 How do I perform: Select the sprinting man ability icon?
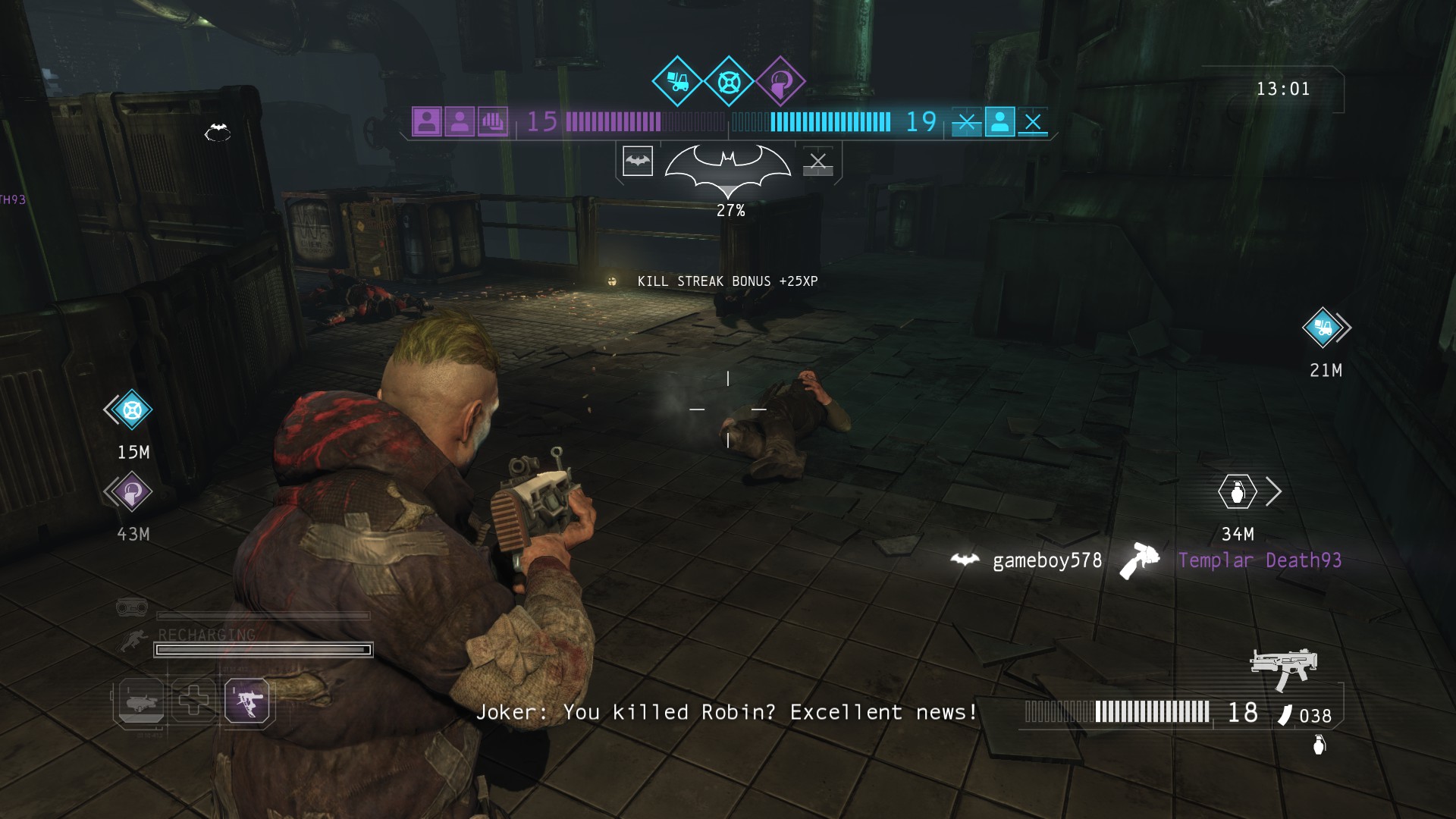(x=134, y=642)
